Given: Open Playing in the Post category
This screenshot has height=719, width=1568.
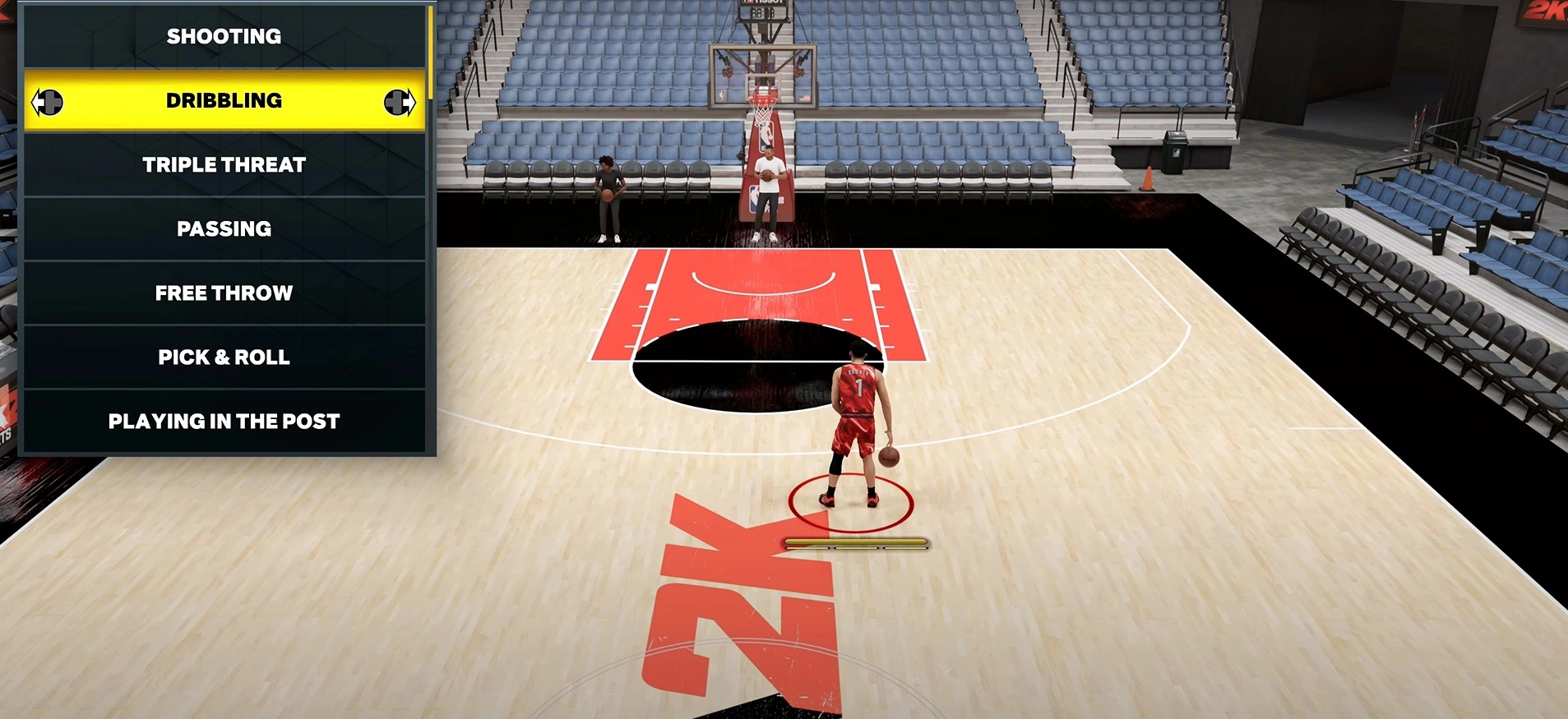Looking at the screenshot, I should tap(224, 422).
